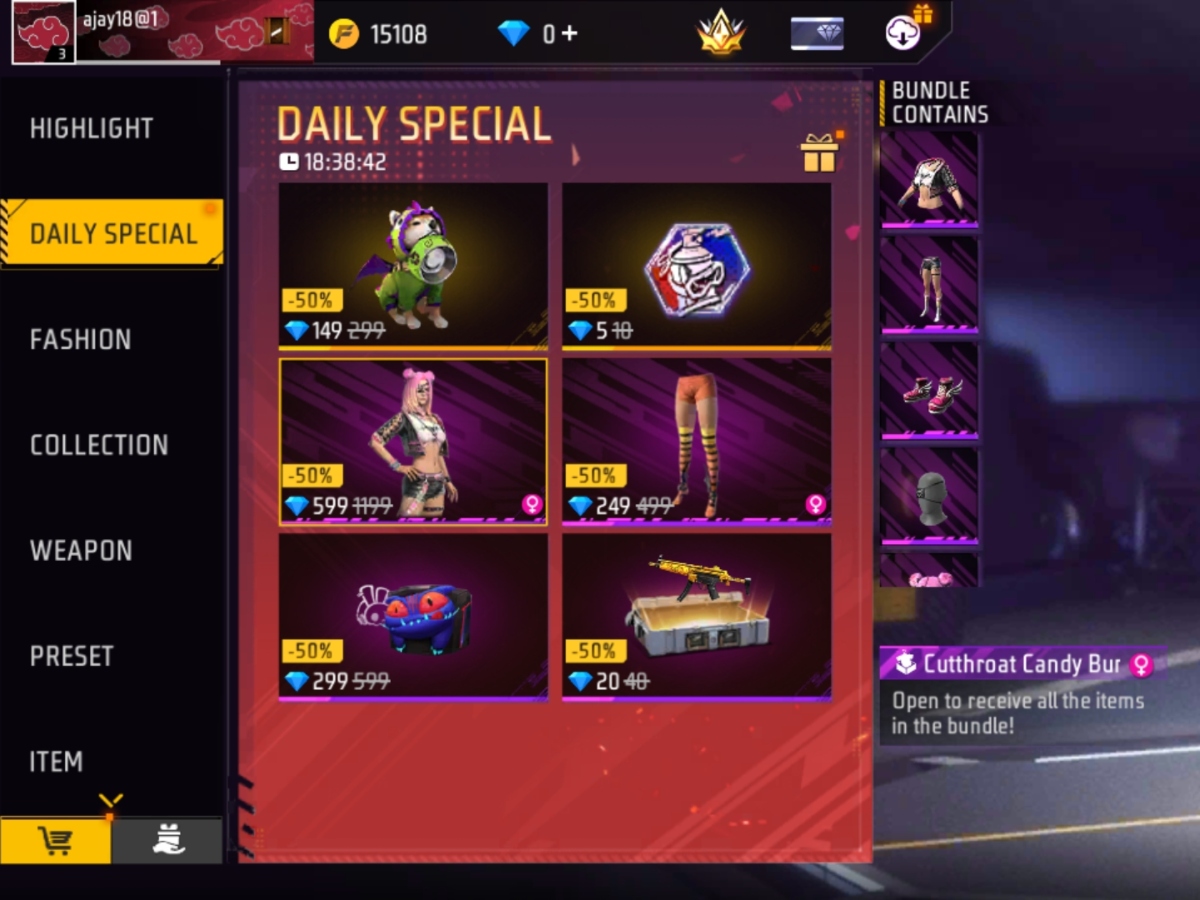Select the yellow shopping cart tab

click(55, 841)
